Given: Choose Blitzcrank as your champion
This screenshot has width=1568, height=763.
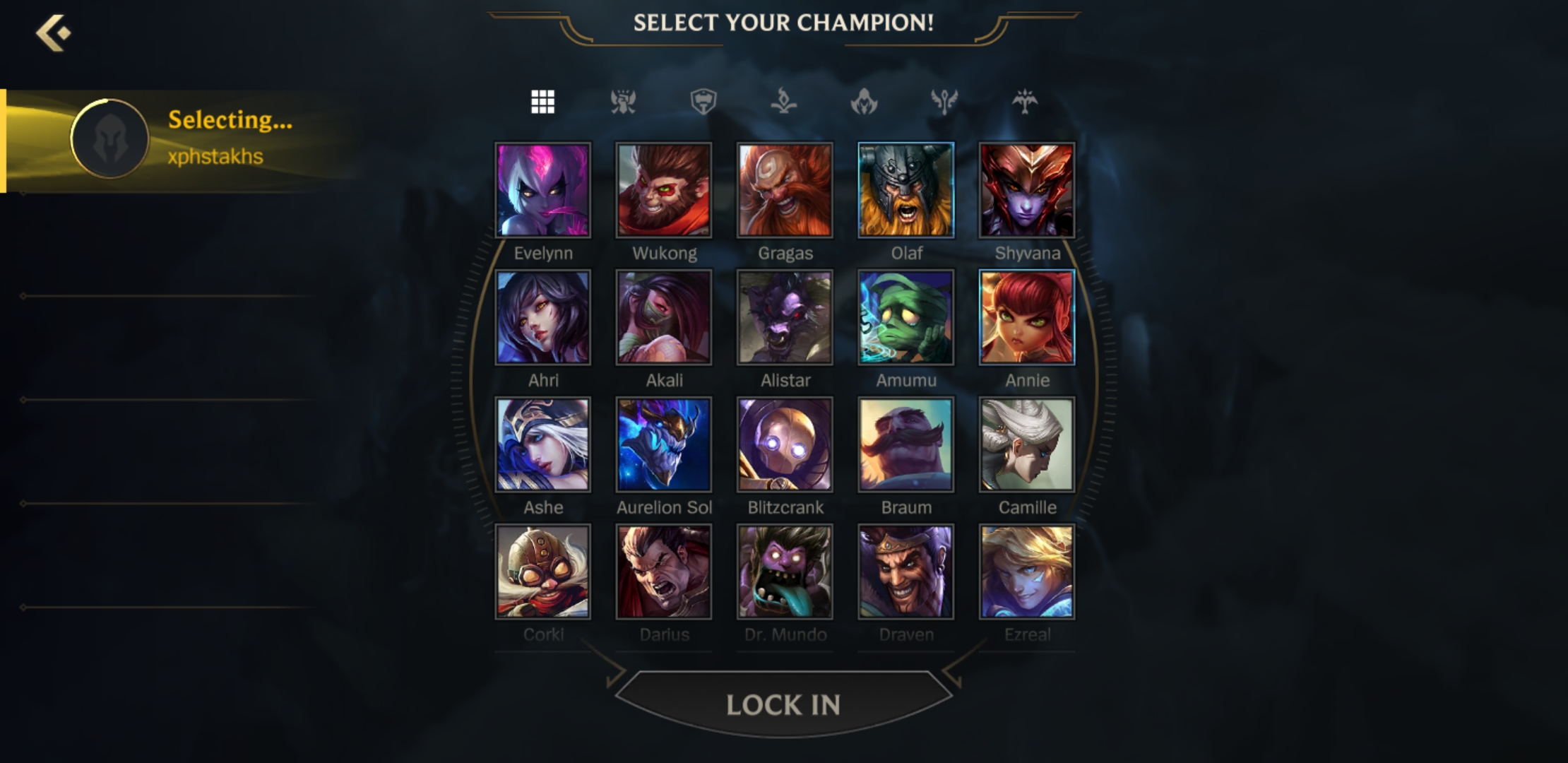Looking at the screenshot, I should 785,444.
